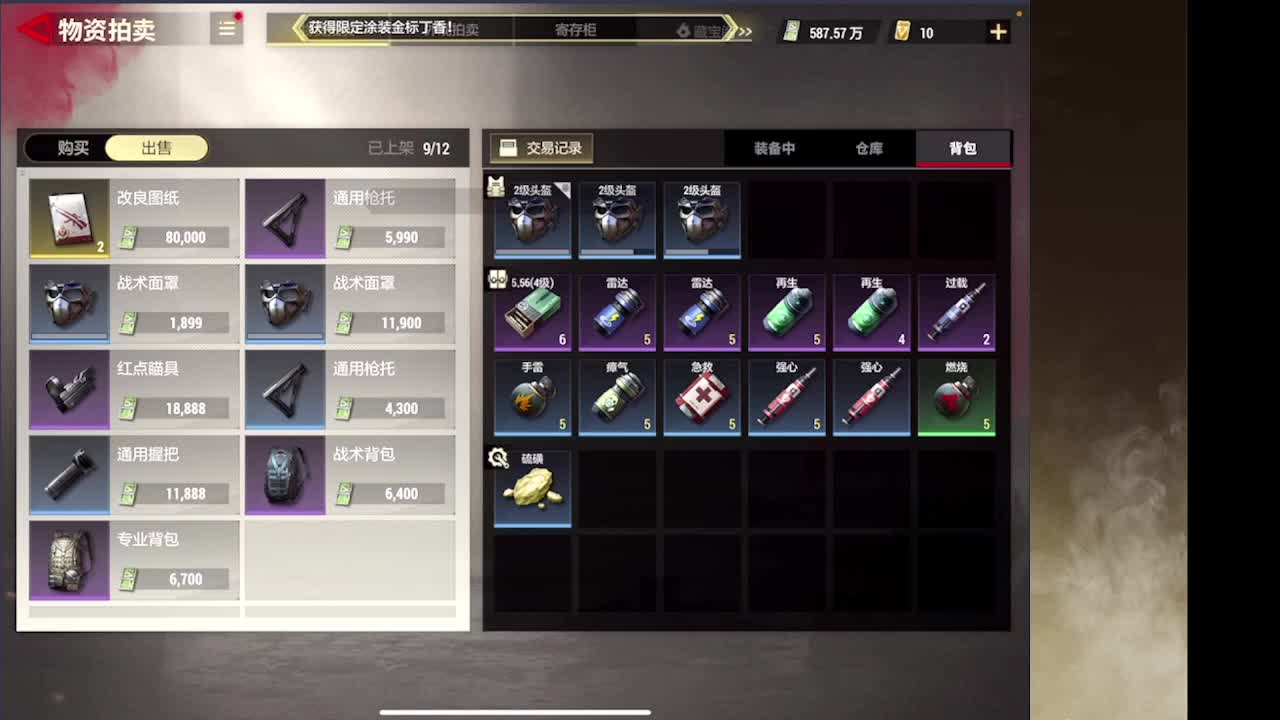
Task: Select the 5.56(4级) ammo stack
Action: pyautogui.click(x=531, y=312)
